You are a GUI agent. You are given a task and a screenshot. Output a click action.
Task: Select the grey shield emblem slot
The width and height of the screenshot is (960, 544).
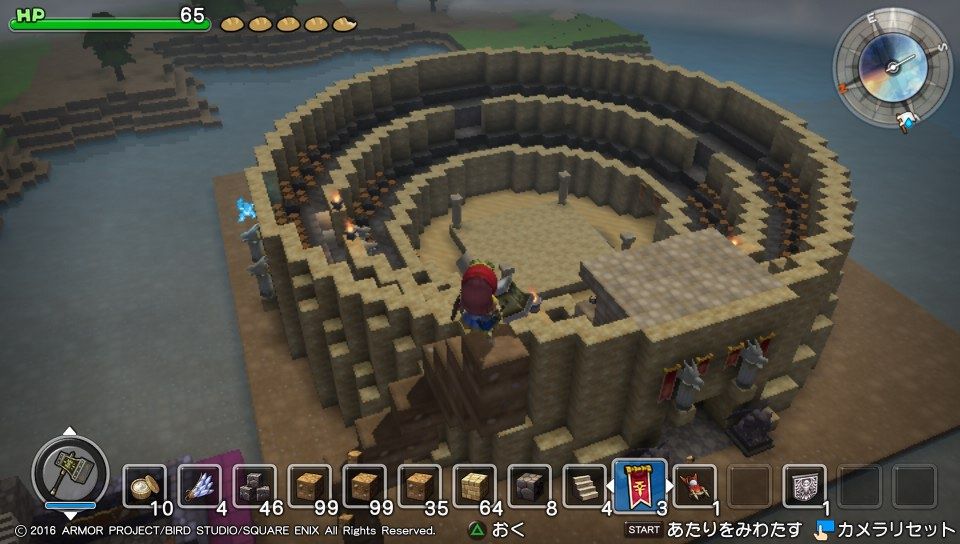point(804,486)
